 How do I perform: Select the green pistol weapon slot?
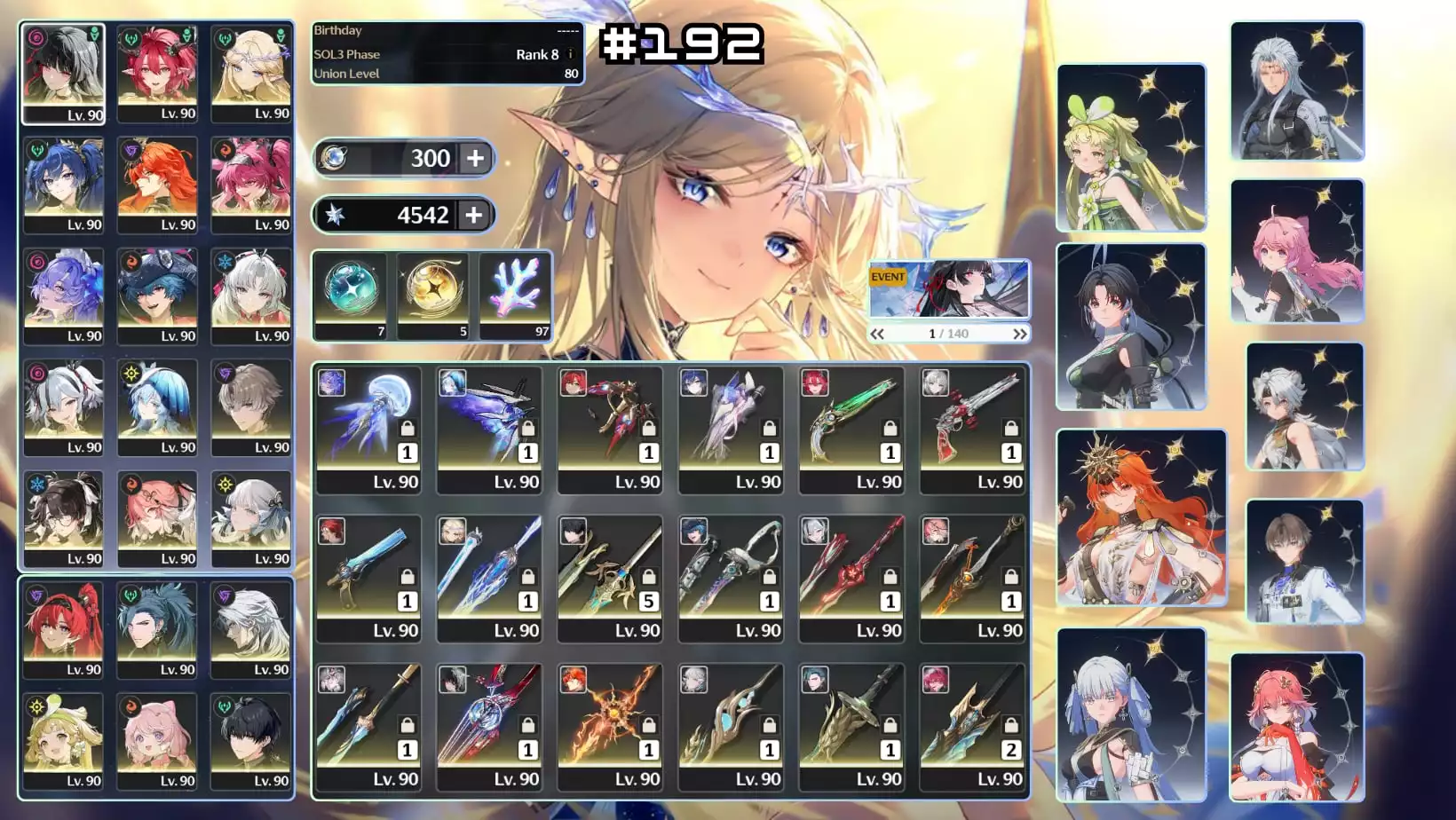852,430
